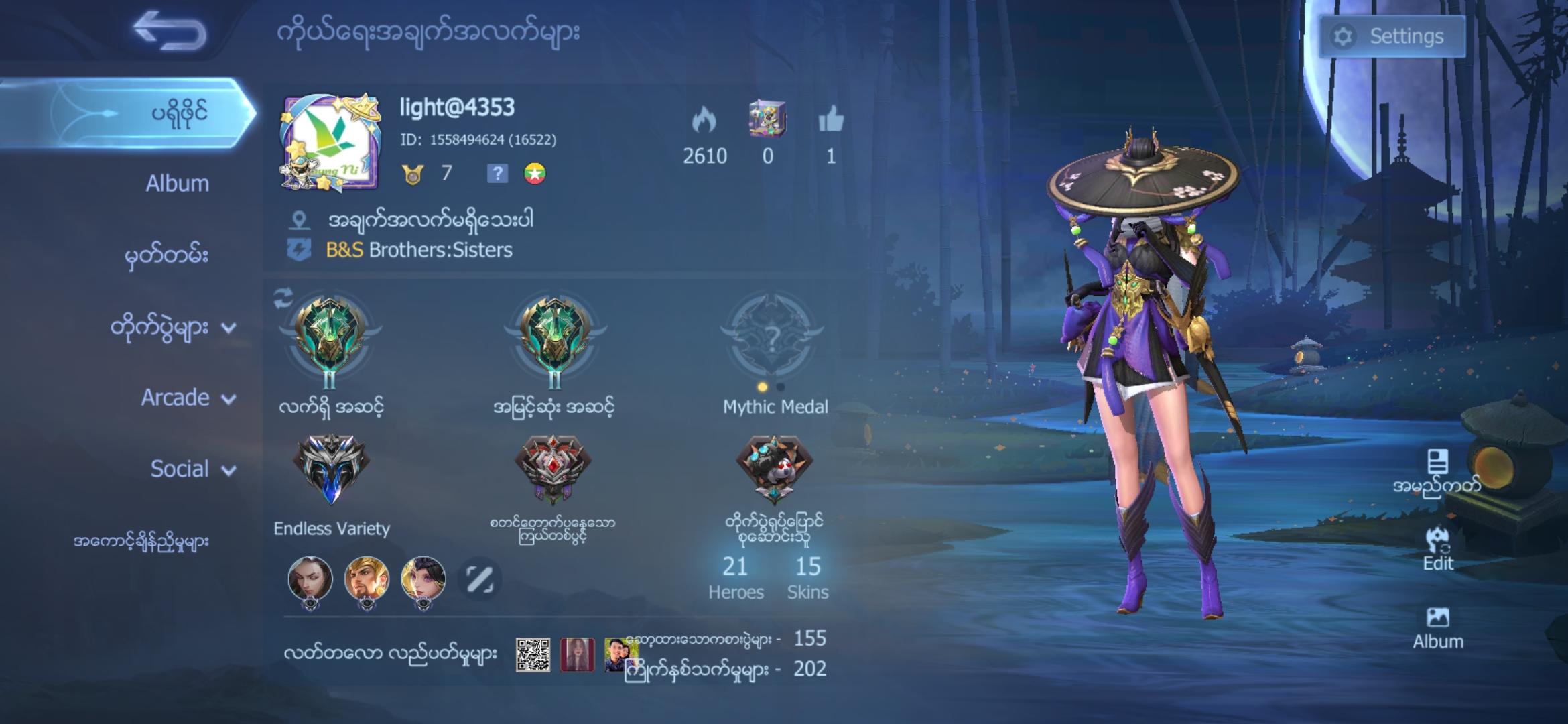Switch to the Album tab
The width and height of the screenshot is (1568, 724).
(176, 182)
